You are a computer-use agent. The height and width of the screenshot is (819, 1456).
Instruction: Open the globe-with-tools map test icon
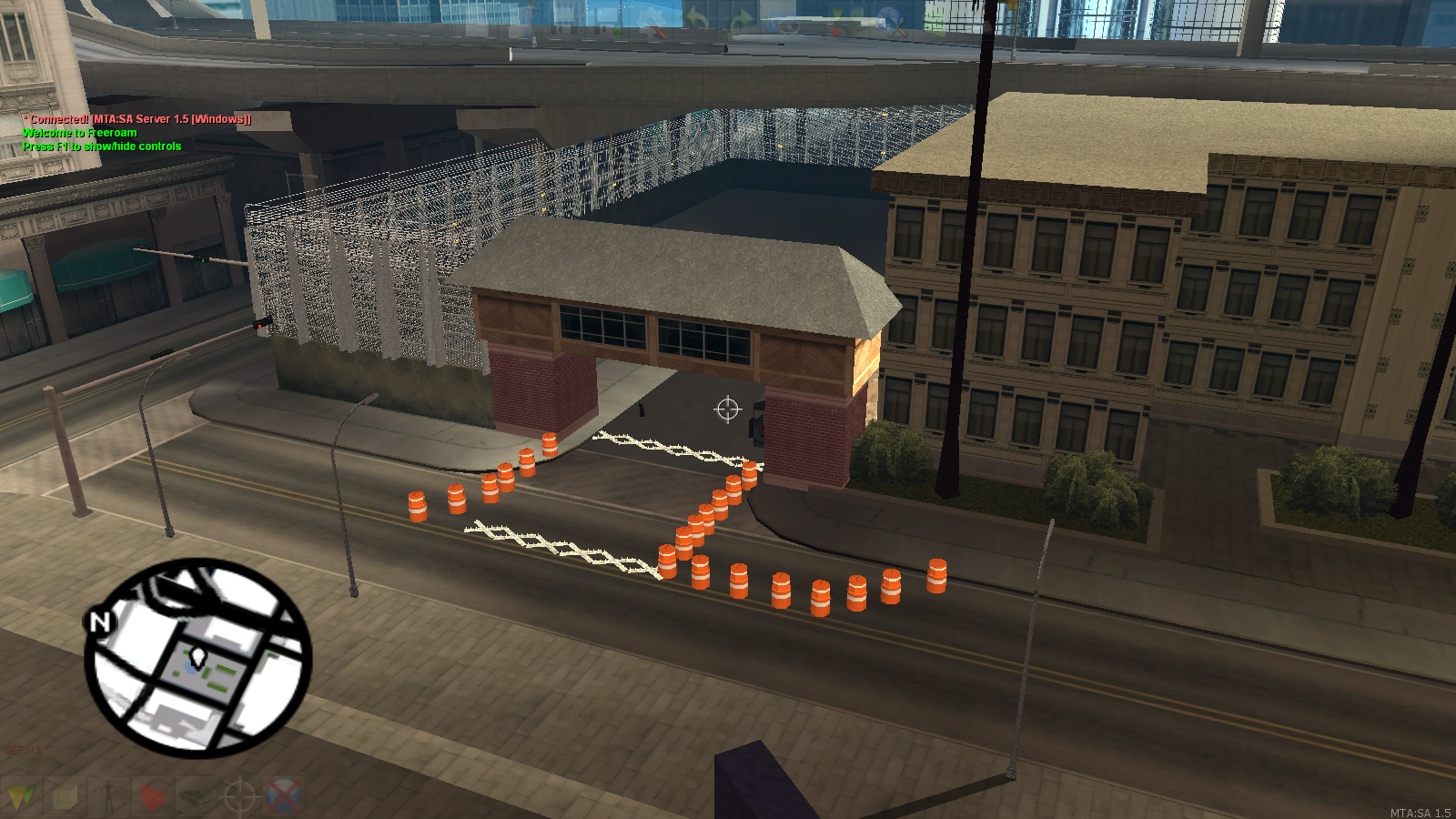point(893,23)
